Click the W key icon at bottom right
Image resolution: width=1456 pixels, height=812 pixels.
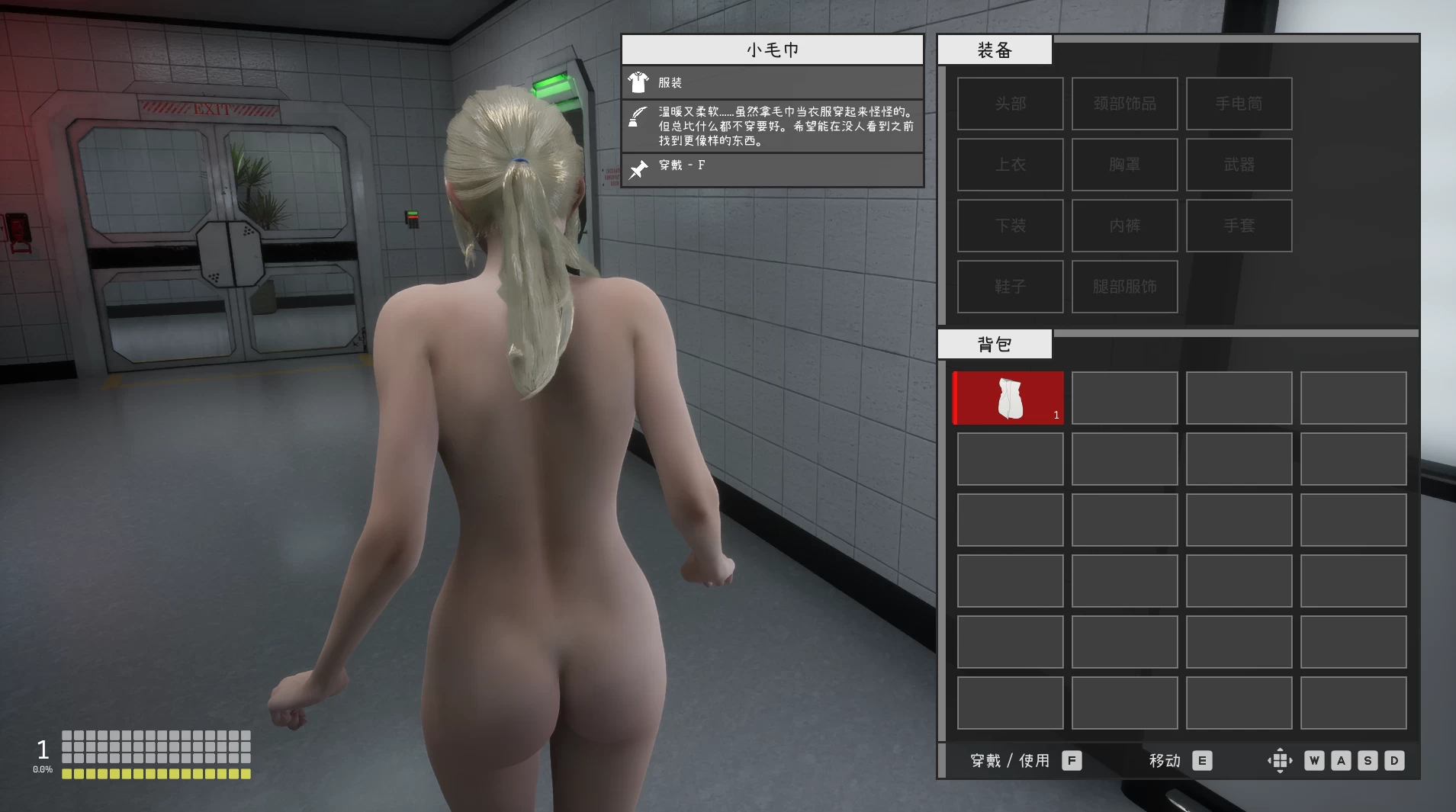pyautogui.click(x=1313, y=760)
